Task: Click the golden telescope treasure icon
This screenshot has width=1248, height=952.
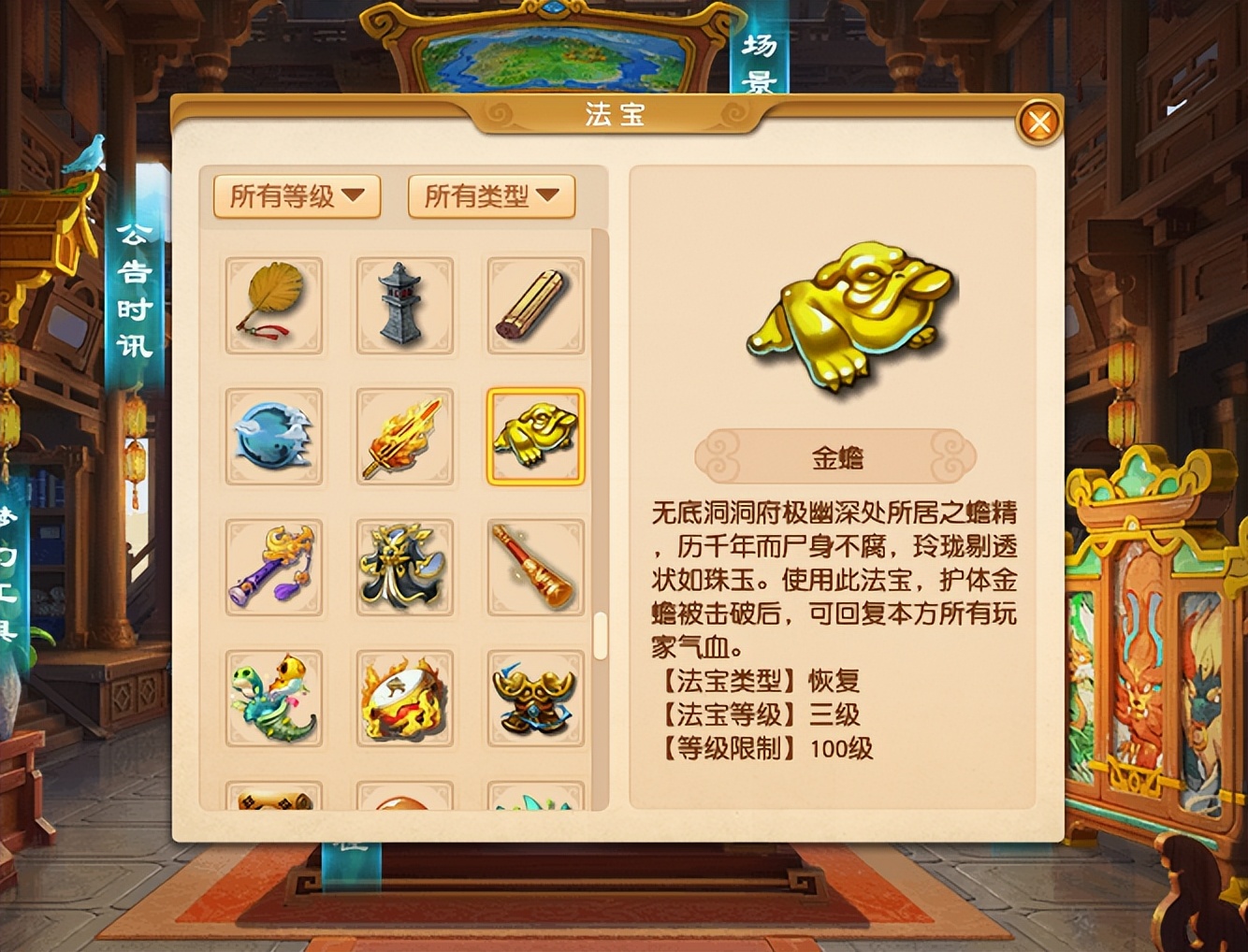Action: [534, 569]
